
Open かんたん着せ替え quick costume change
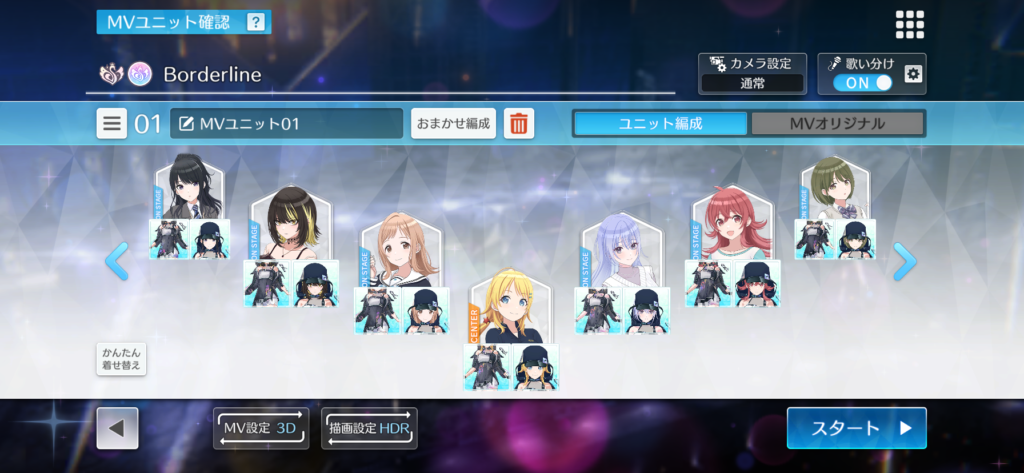[x=121, y=359]
